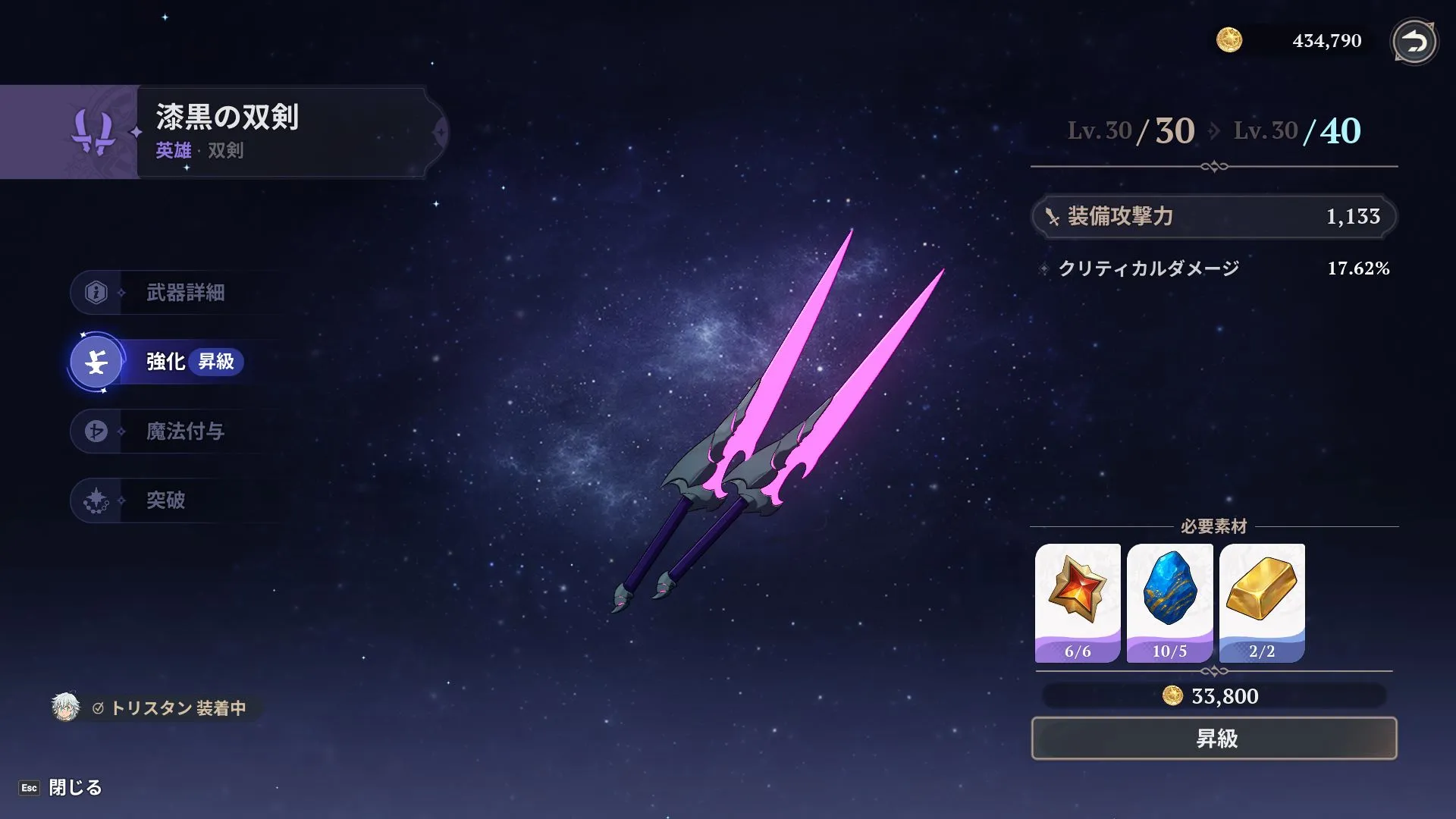Image resolution: width=1456 pixels, height=819 pixels.
Task: Select the 武器詳細 info icon in sidebar
Action: tap(96, 292)
